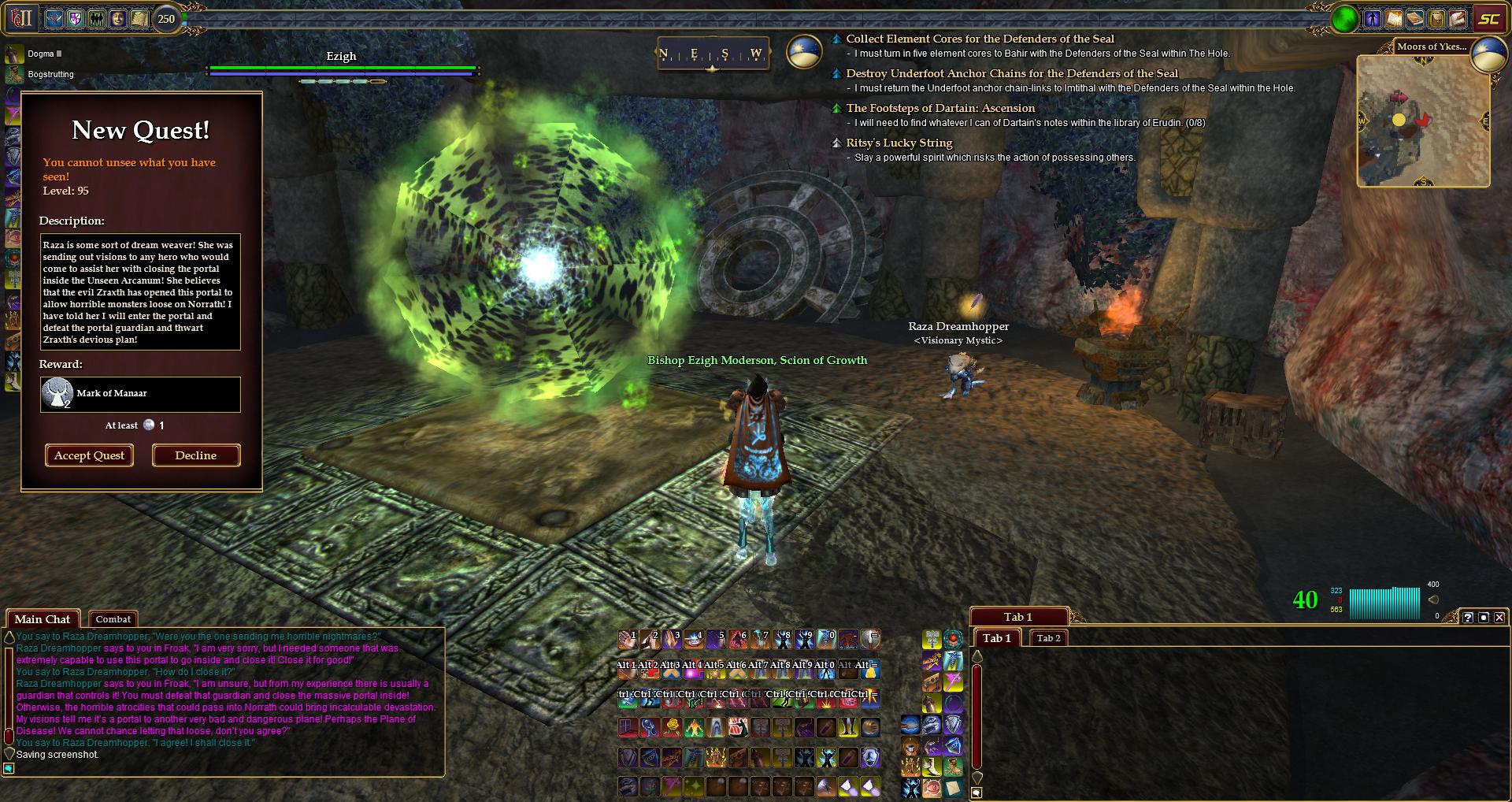This screenshot has height=802, width=1512.
Task: Click the minimap of Moors of Ykesha
Action: coord(1422,121)
